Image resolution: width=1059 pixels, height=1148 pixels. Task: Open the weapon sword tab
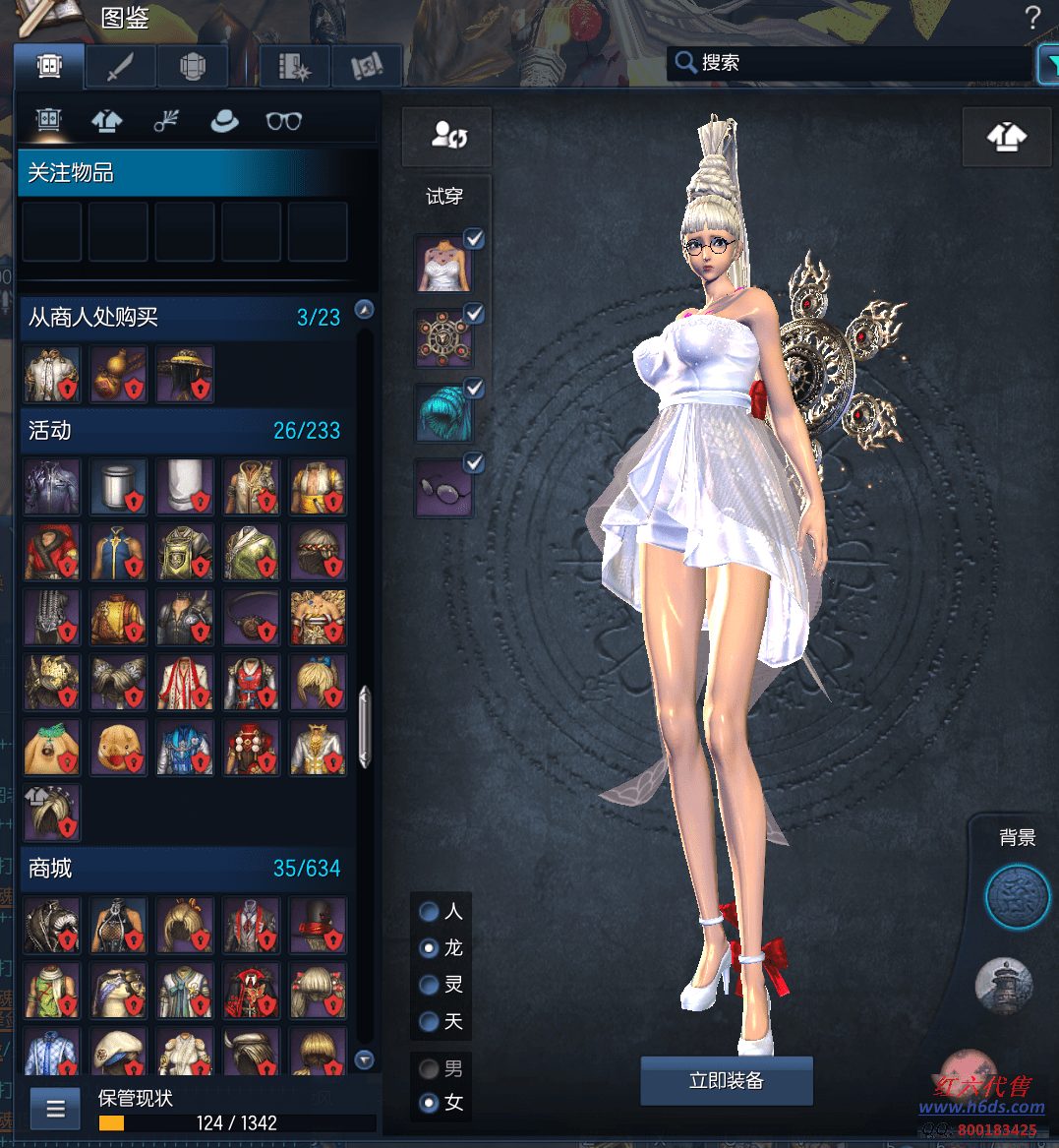tap(120, 67)
